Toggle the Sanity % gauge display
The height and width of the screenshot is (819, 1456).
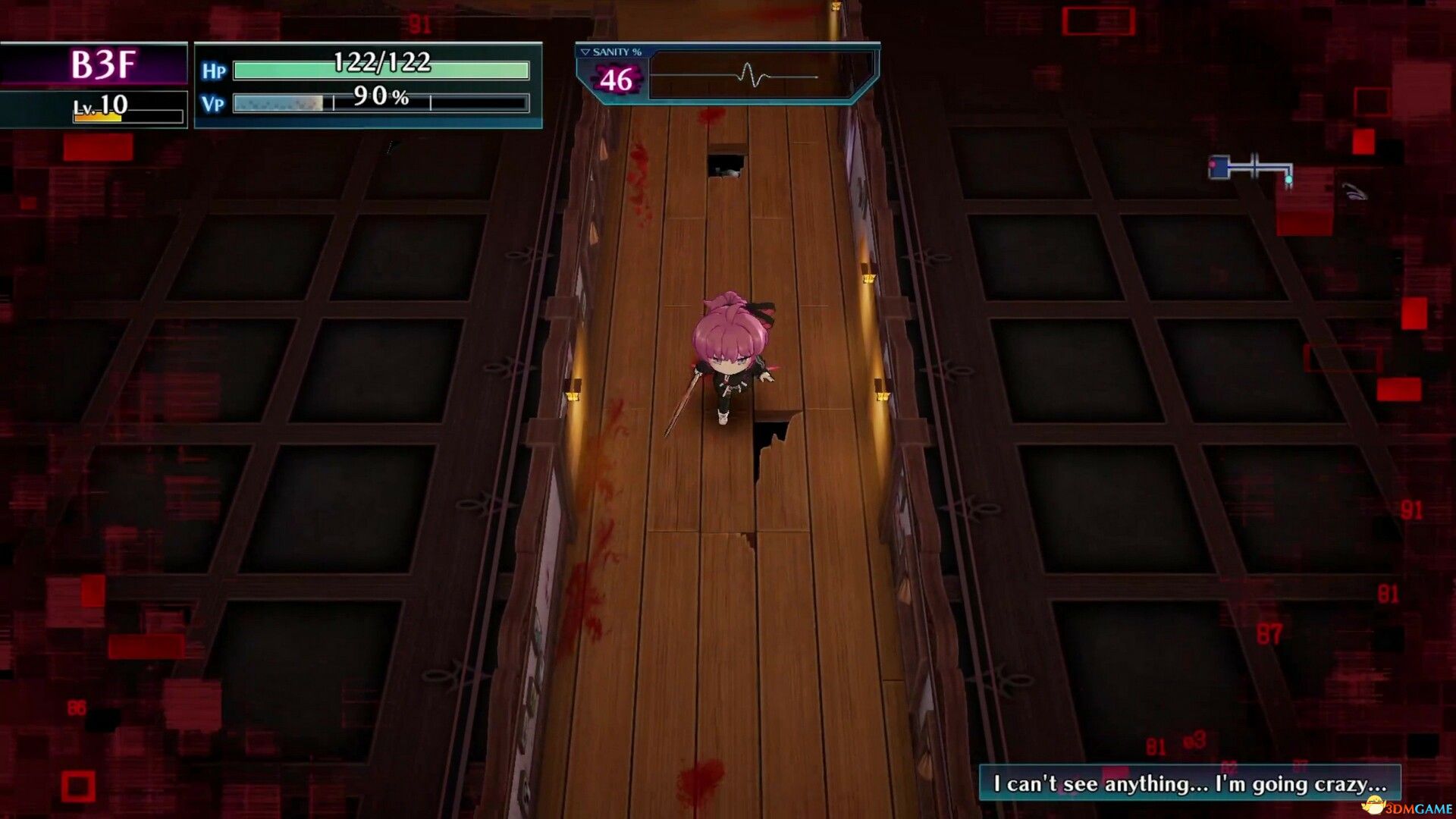click(610, 53)
